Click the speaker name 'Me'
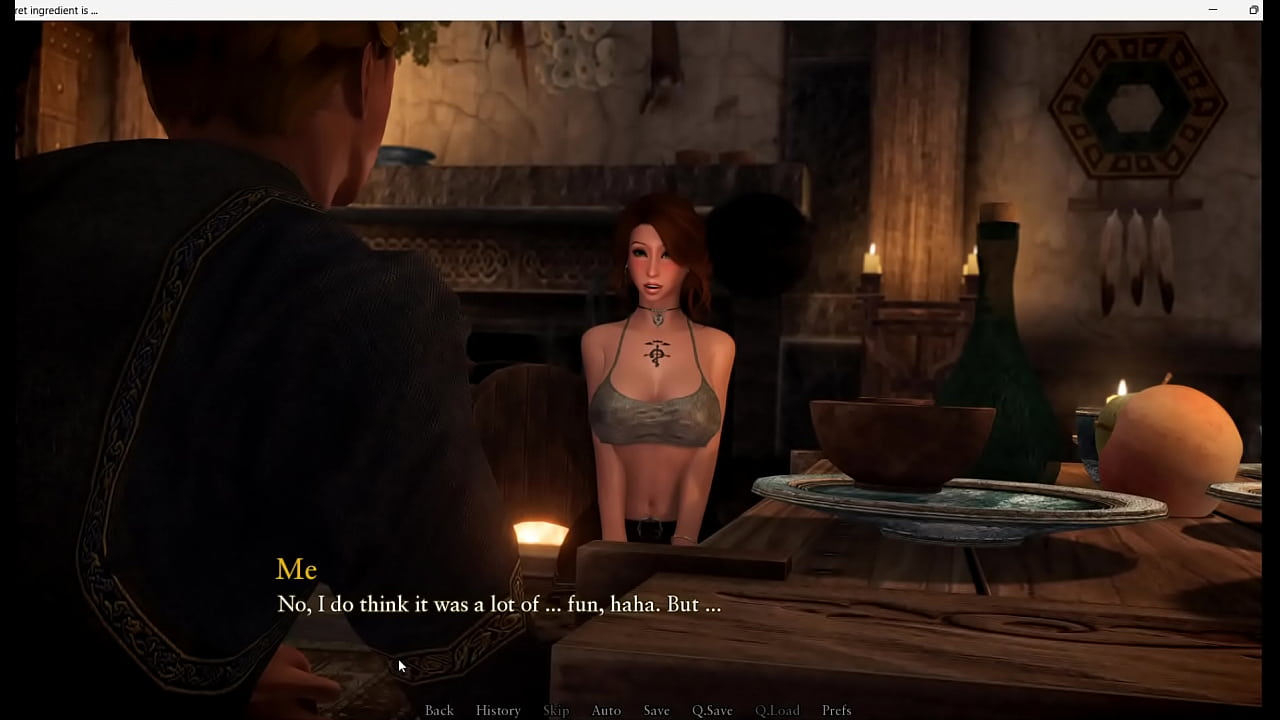This screenshot has height=720, width=1280. 296,569
